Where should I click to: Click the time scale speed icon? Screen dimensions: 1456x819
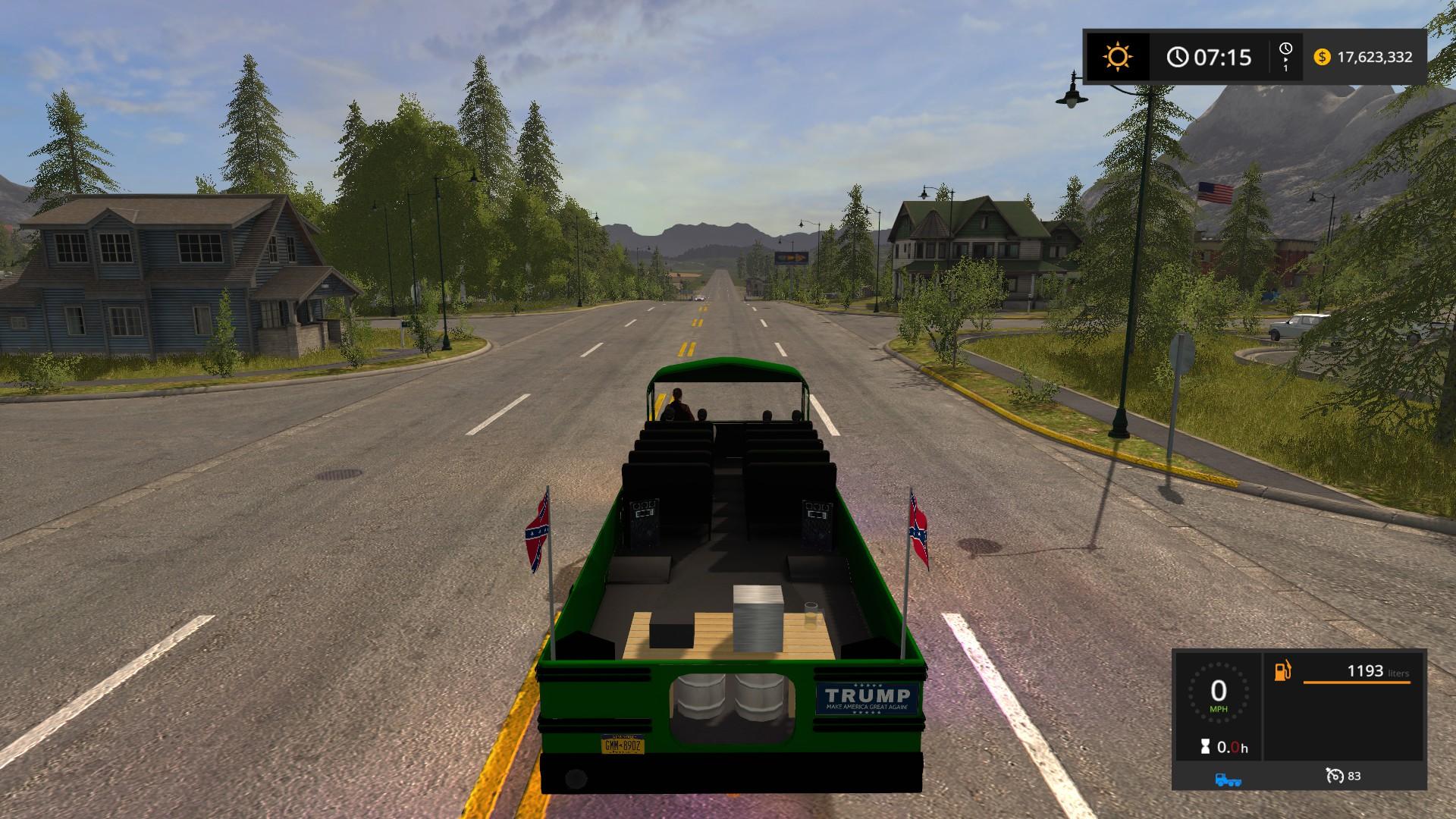click(x=1285, y=56)
